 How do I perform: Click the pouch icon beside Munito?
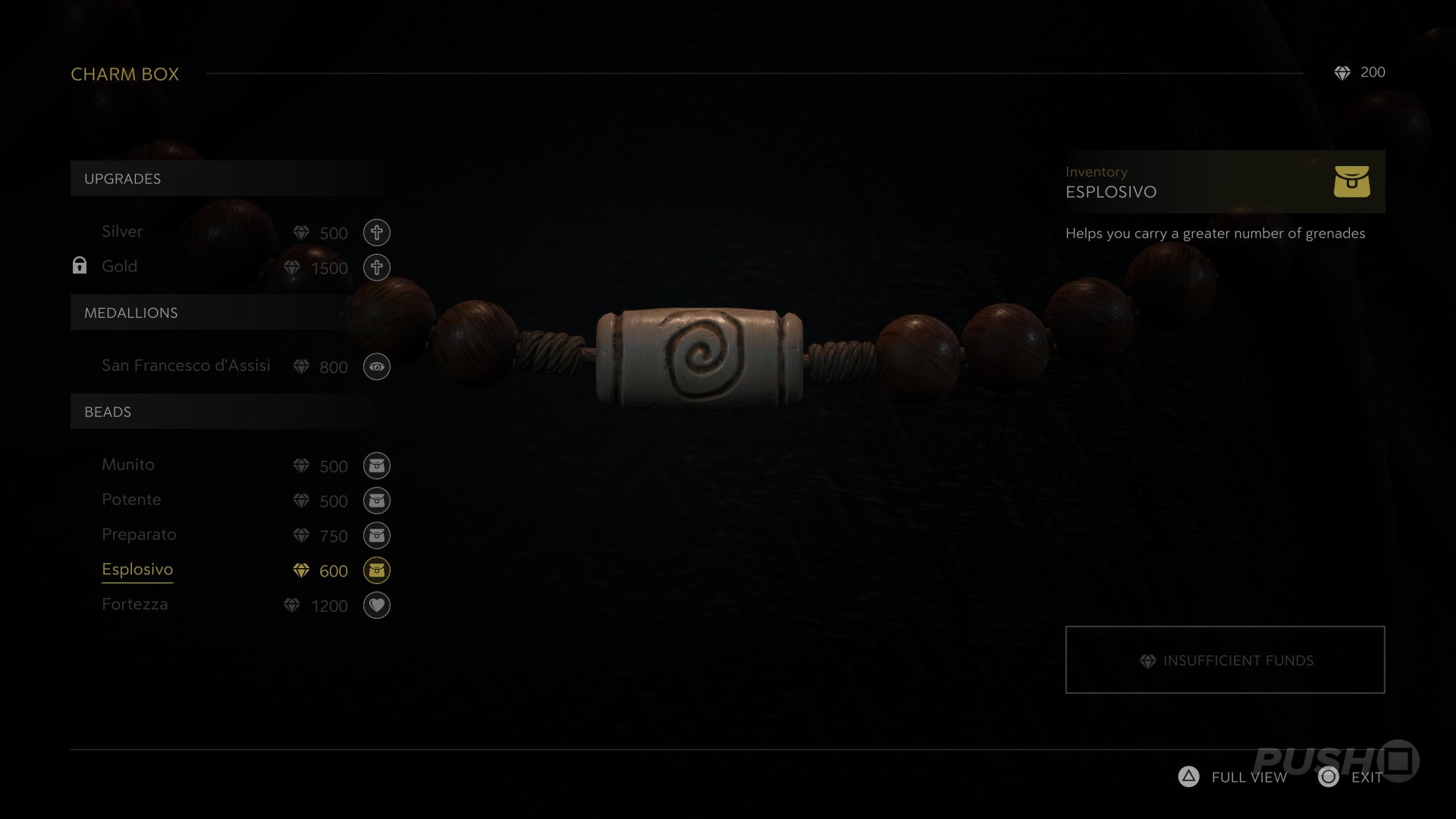point(376,466)
